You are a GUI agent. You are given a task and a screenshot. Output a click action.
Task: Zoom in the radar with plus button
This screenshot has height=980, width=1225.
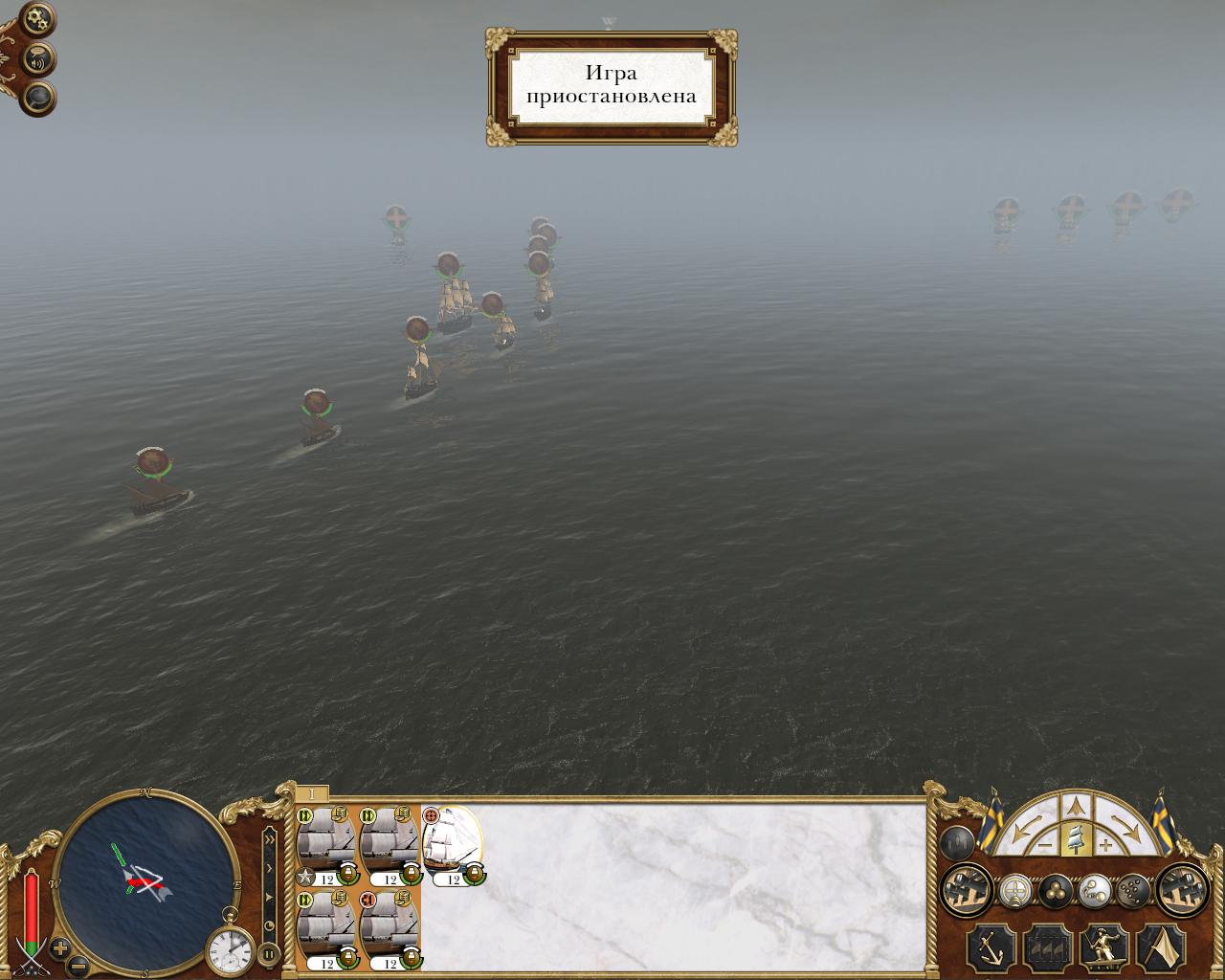(60, 948)
